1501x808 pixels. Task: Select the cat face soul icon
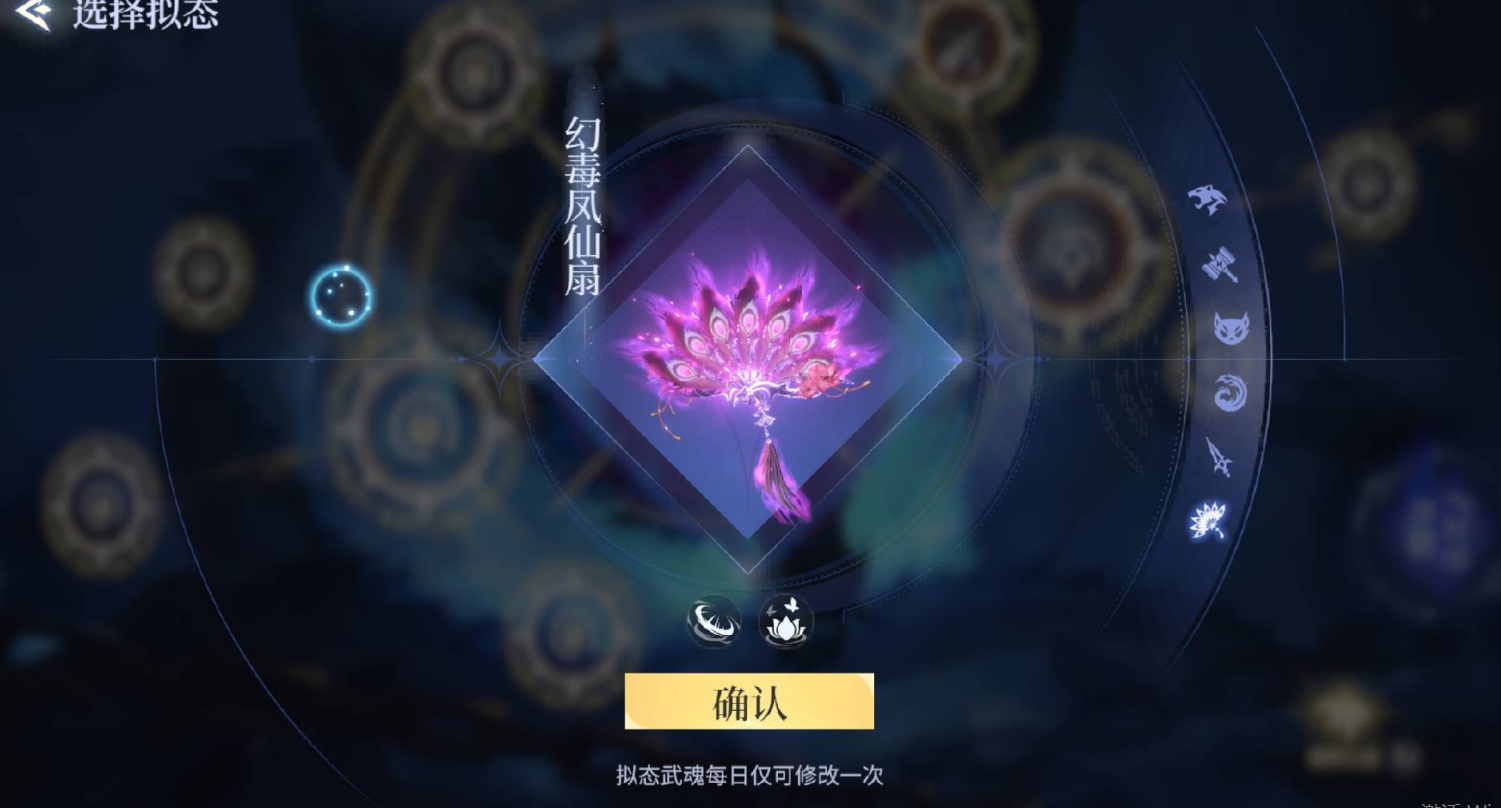point(1233,330)
